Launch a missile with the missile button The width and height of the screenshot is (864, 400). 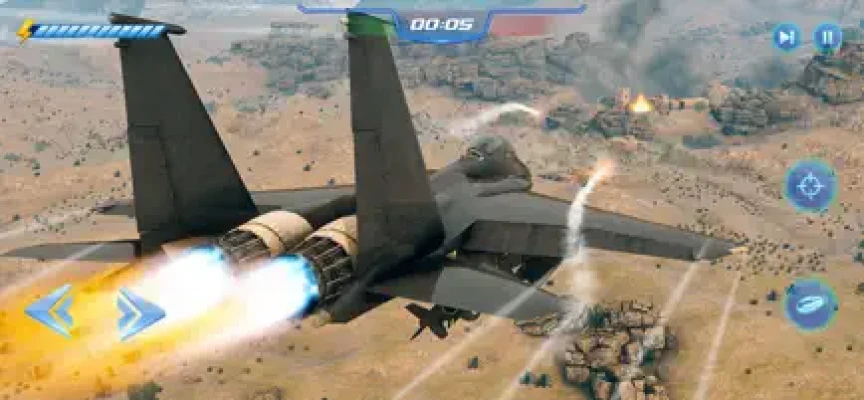coord(811,304)
